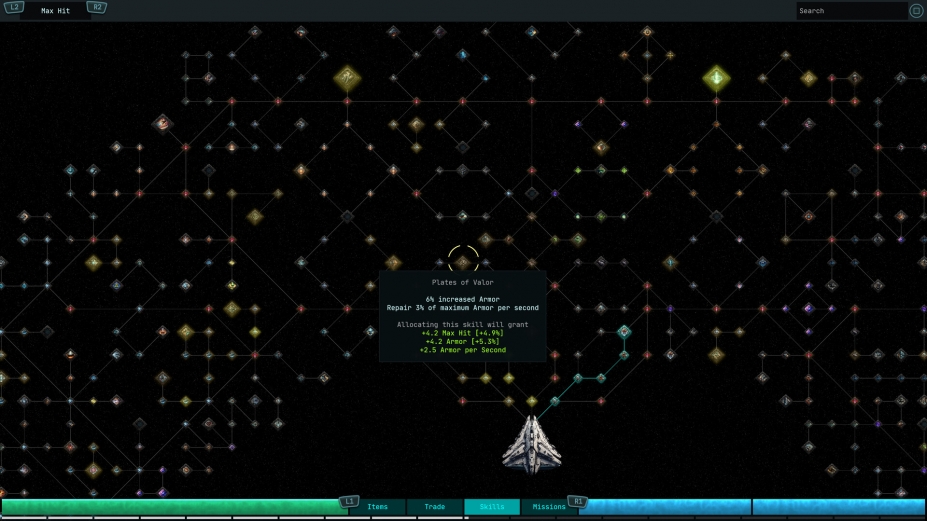The width and height of the screenshot is (927, 521).
Task: Allocate the circled Plates of Valor node
Action: point(463,262)
